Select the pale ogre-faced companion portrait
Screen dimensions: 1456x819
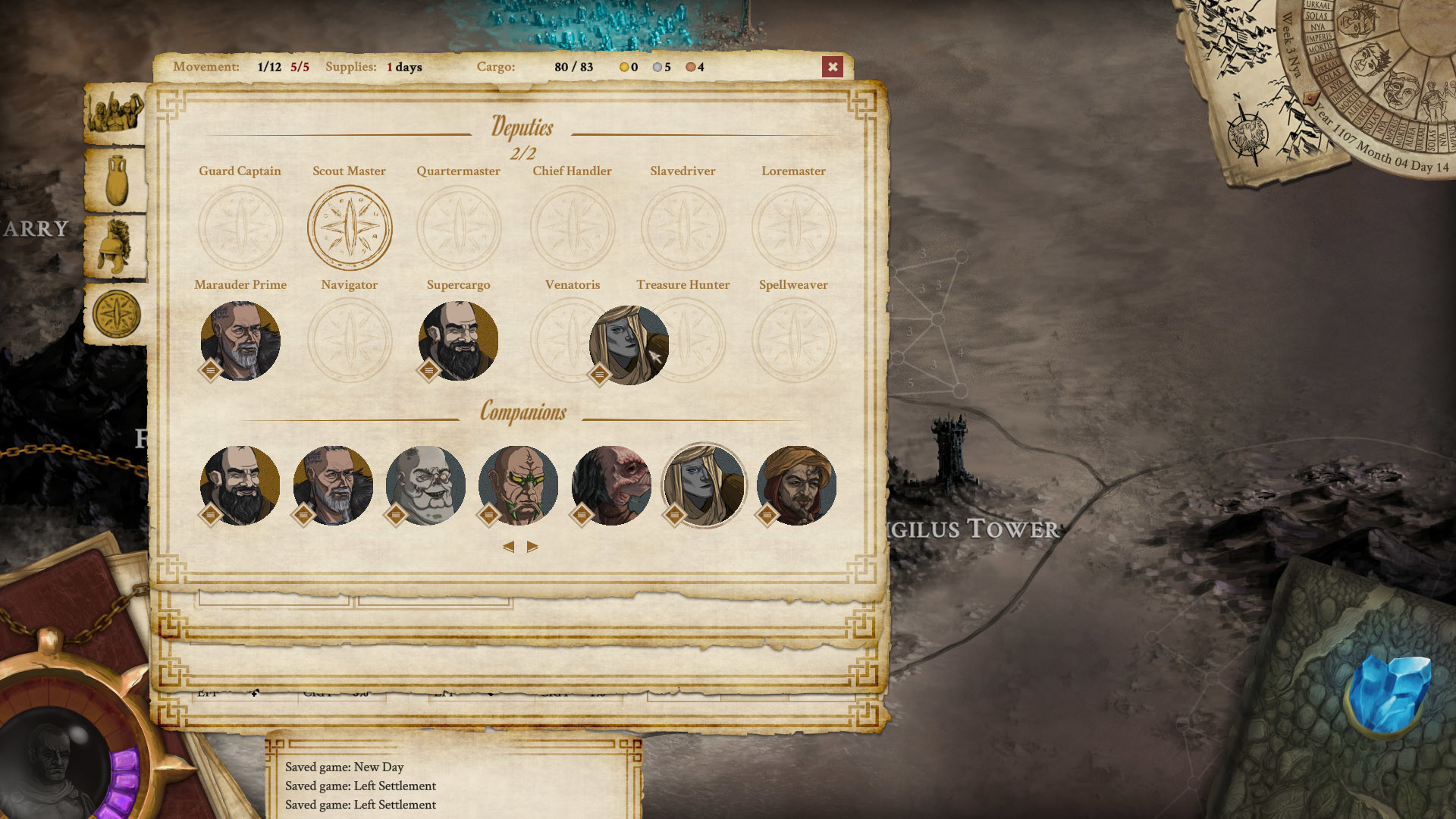425,485
